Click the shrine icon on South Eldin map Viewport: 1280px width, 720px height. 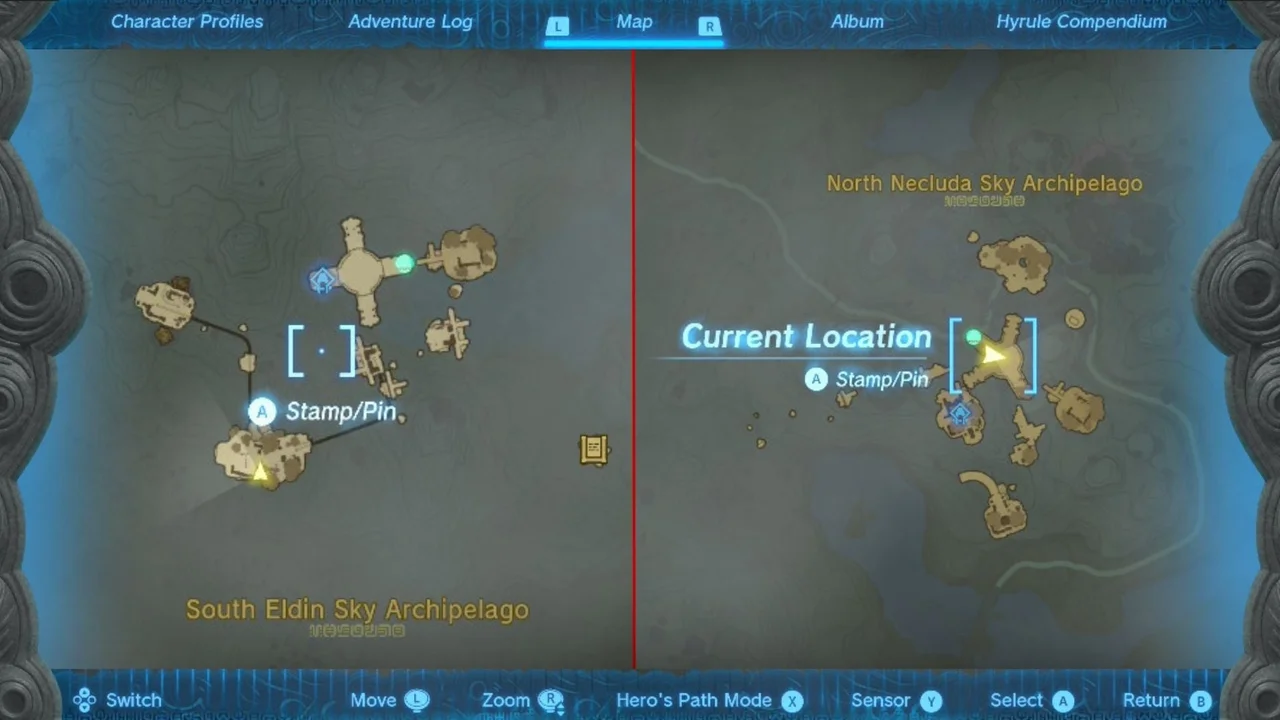click(322, 281)
